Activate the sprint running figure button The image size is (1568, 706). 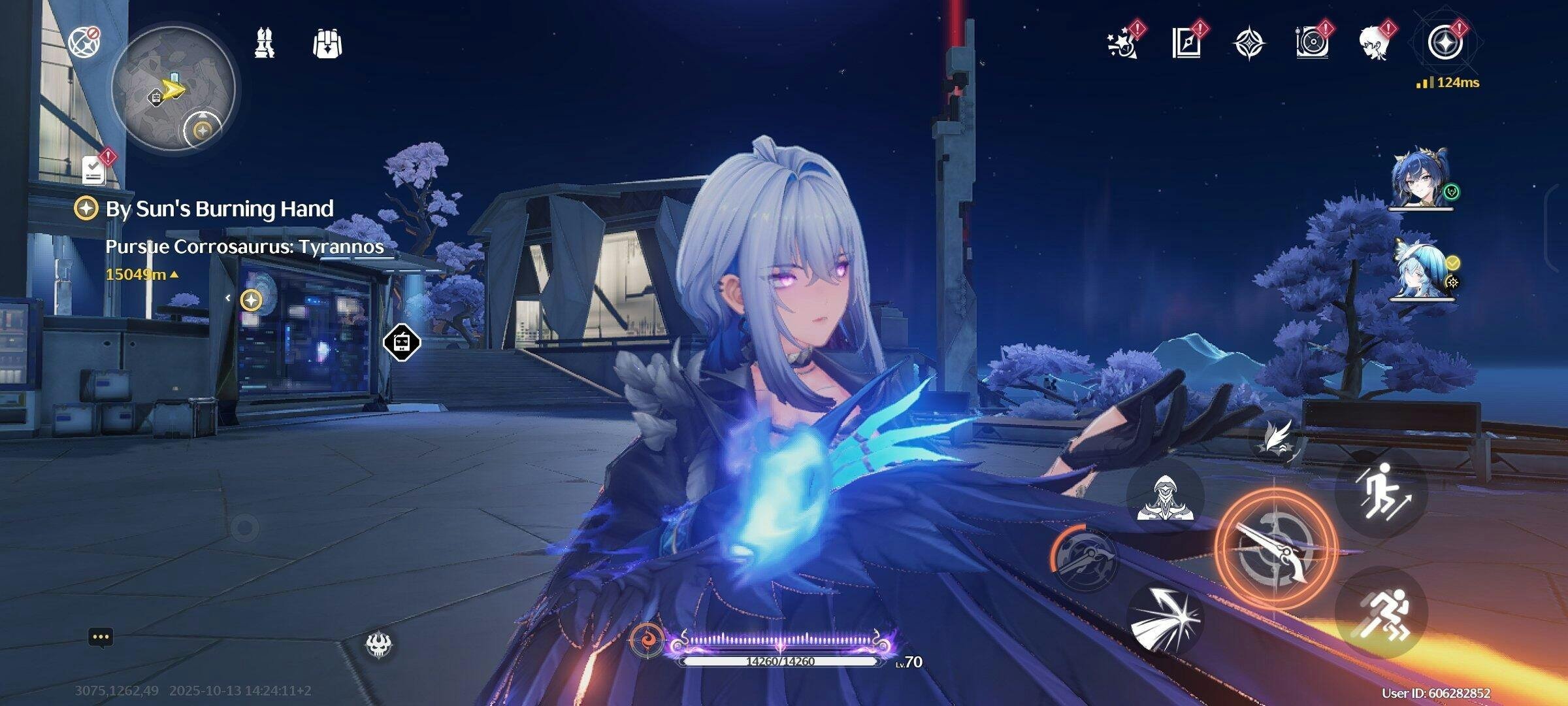[x=1382, y=613]
